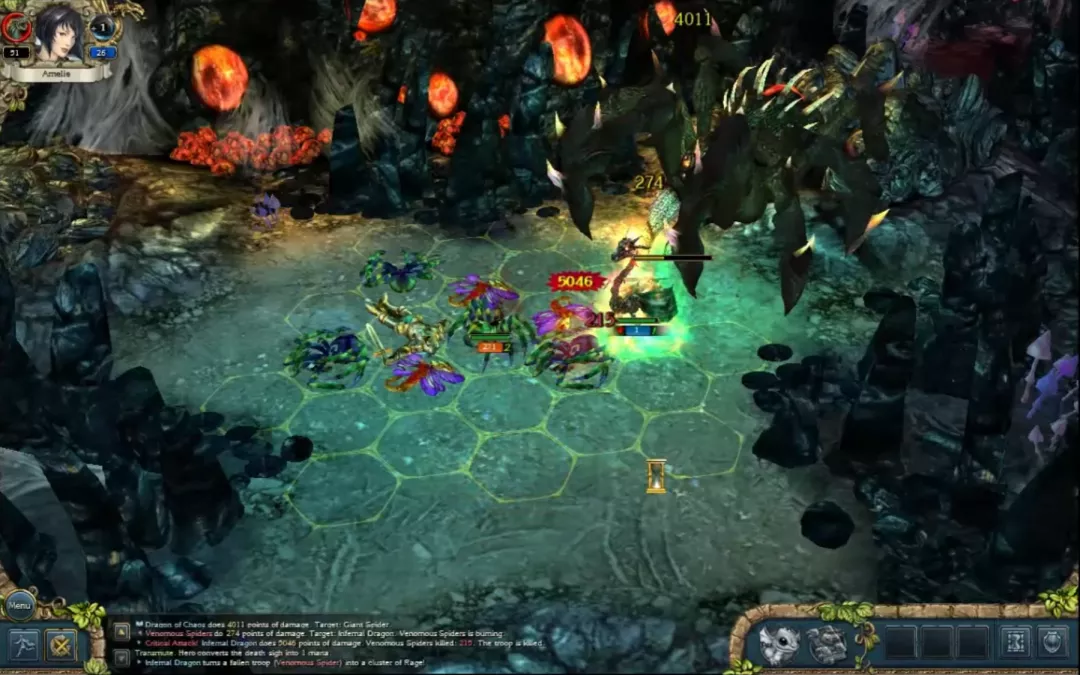This screenshot has width=1080, height=675.
Task: Activate the shield defend button
Action: [x=1052, y=642]
